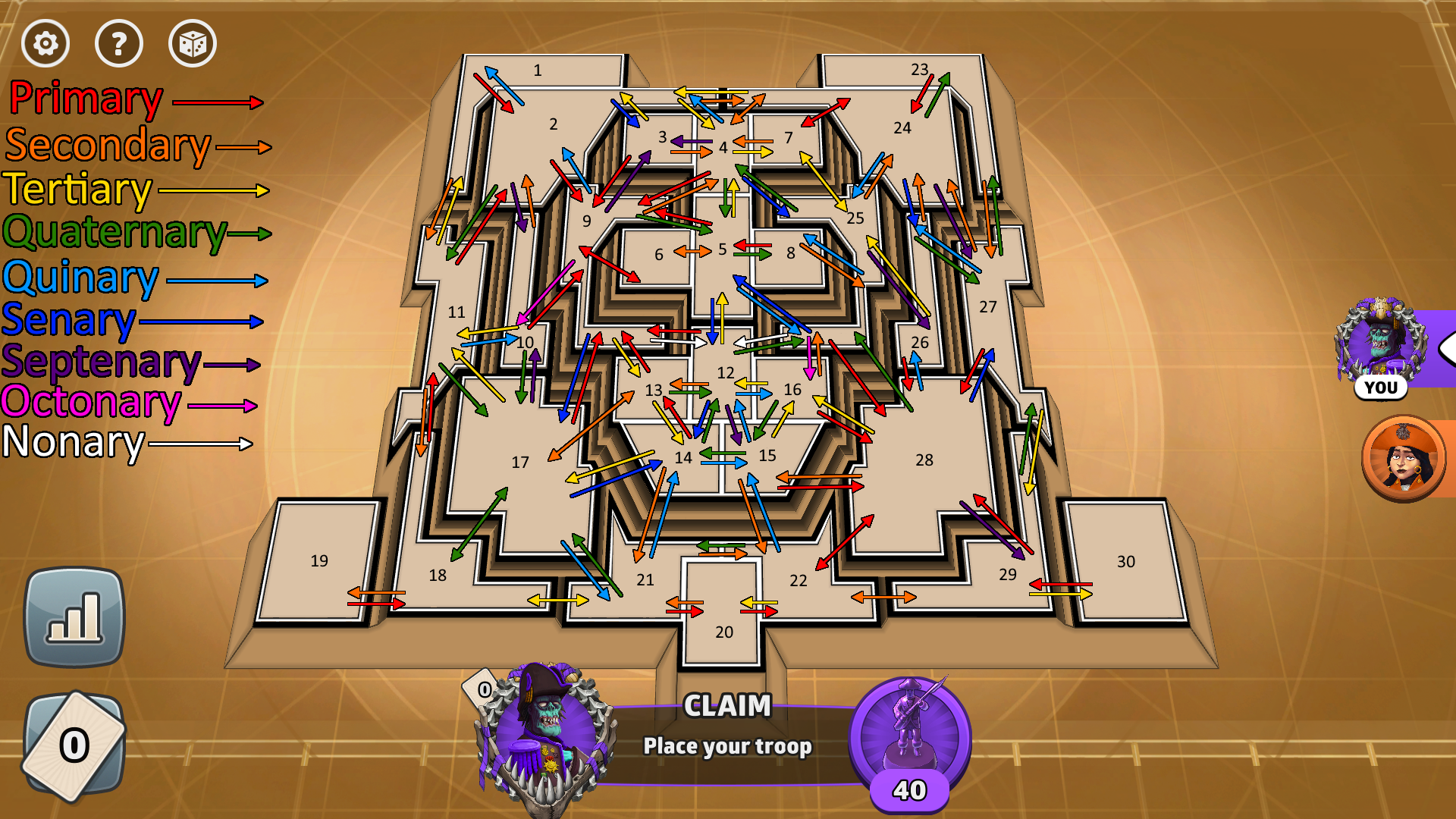Place a troop on territory 6
Viewport: 1456px width, 819px height.
click(x=658, y=255)
